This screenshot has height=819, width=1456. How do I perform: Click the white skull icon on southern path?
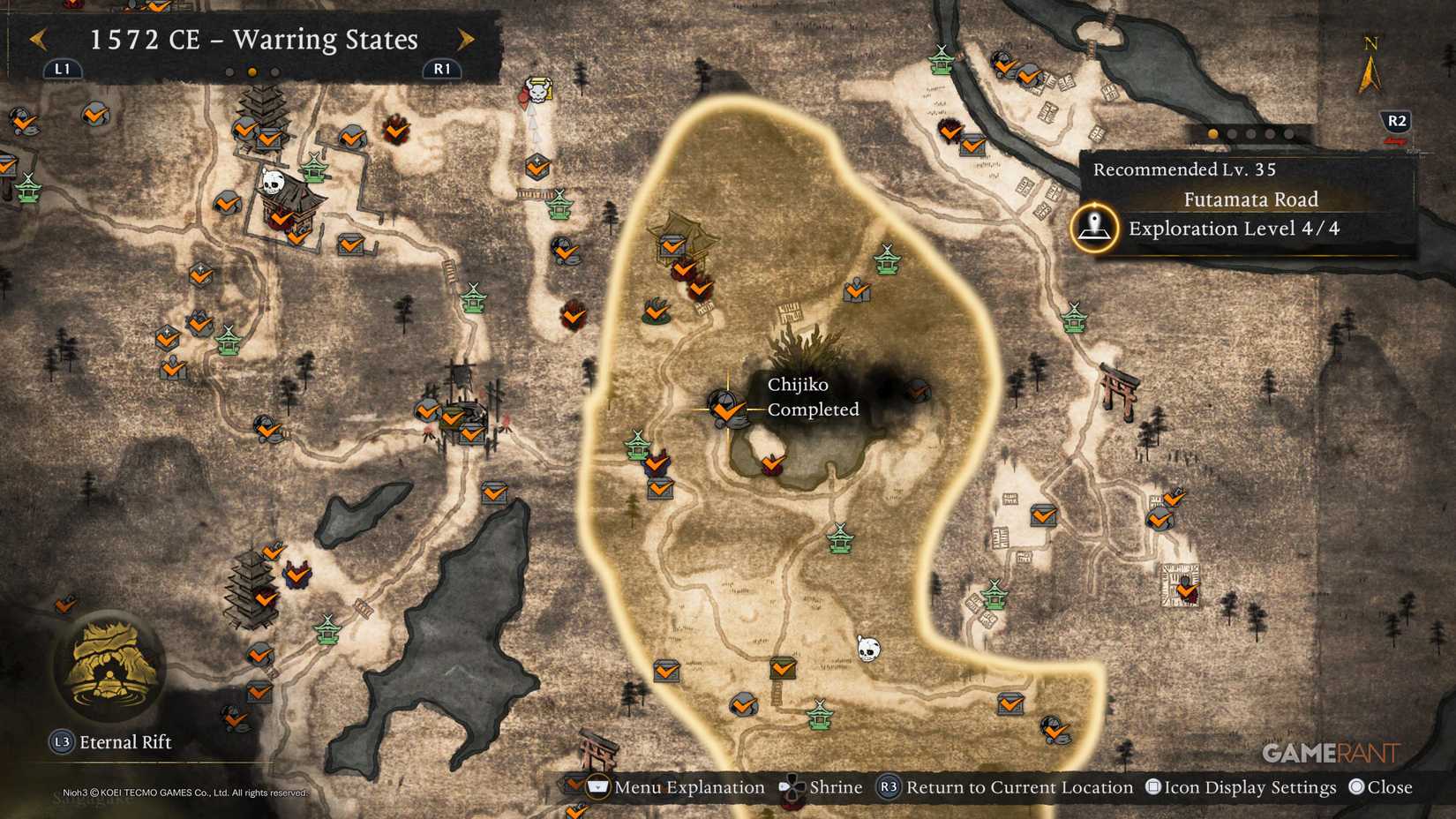[867, 650]
